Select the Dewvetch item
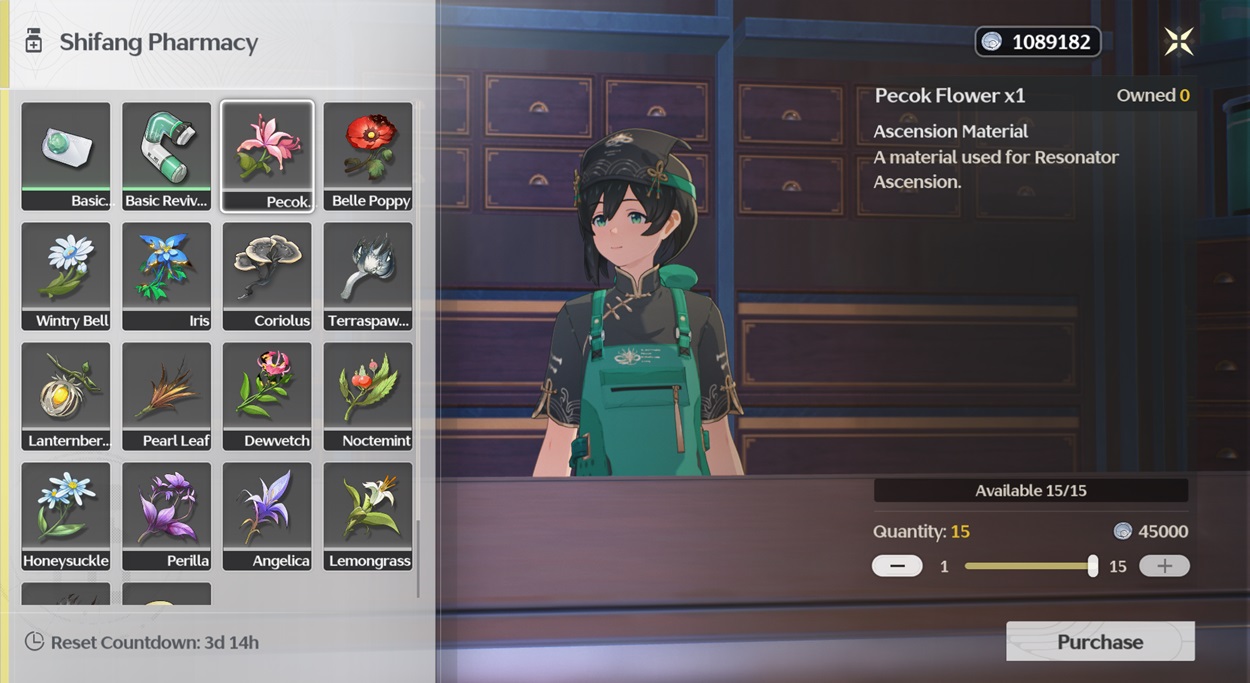This screenshot has width=1250, height=683. coord(267,395)
